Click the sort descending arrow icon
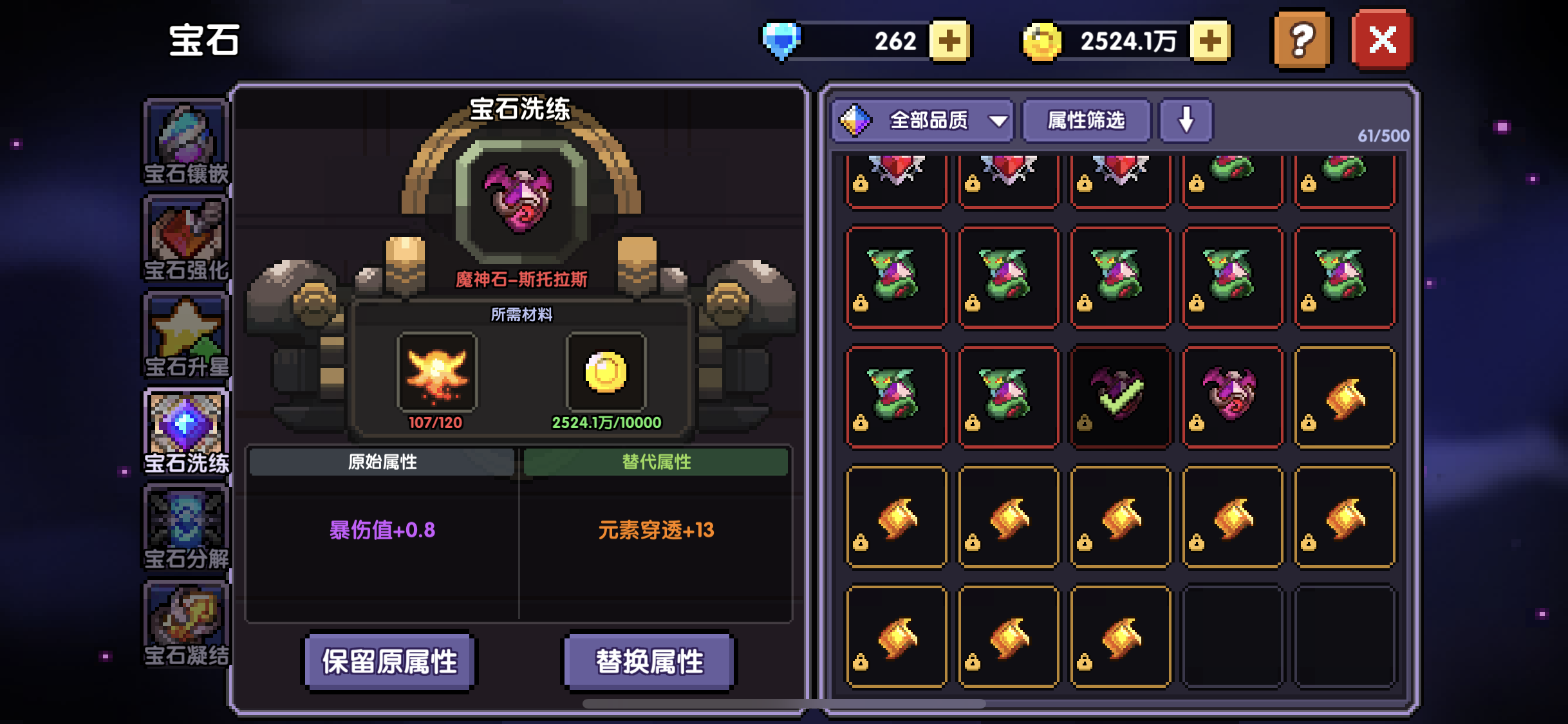This screenshot has width=1568, height=724. pos(1186,120)
